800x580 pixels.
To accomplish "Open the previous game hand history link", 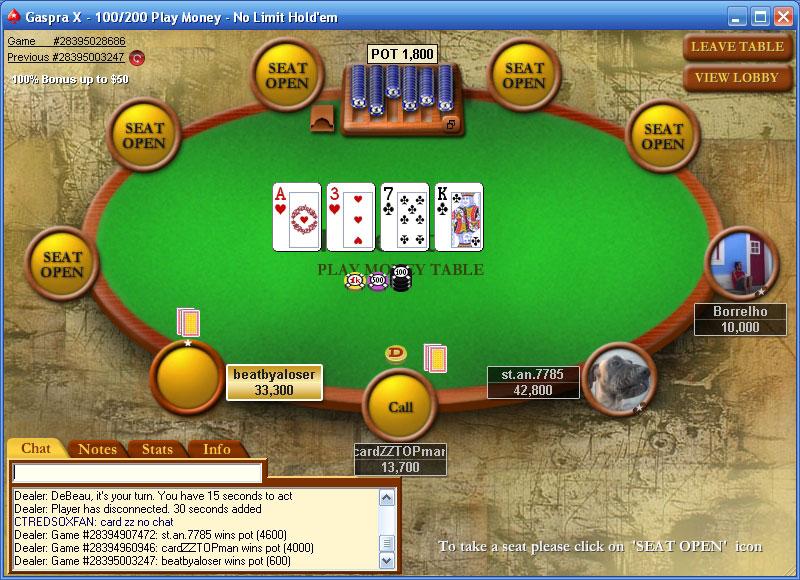I will pos(66,57).
